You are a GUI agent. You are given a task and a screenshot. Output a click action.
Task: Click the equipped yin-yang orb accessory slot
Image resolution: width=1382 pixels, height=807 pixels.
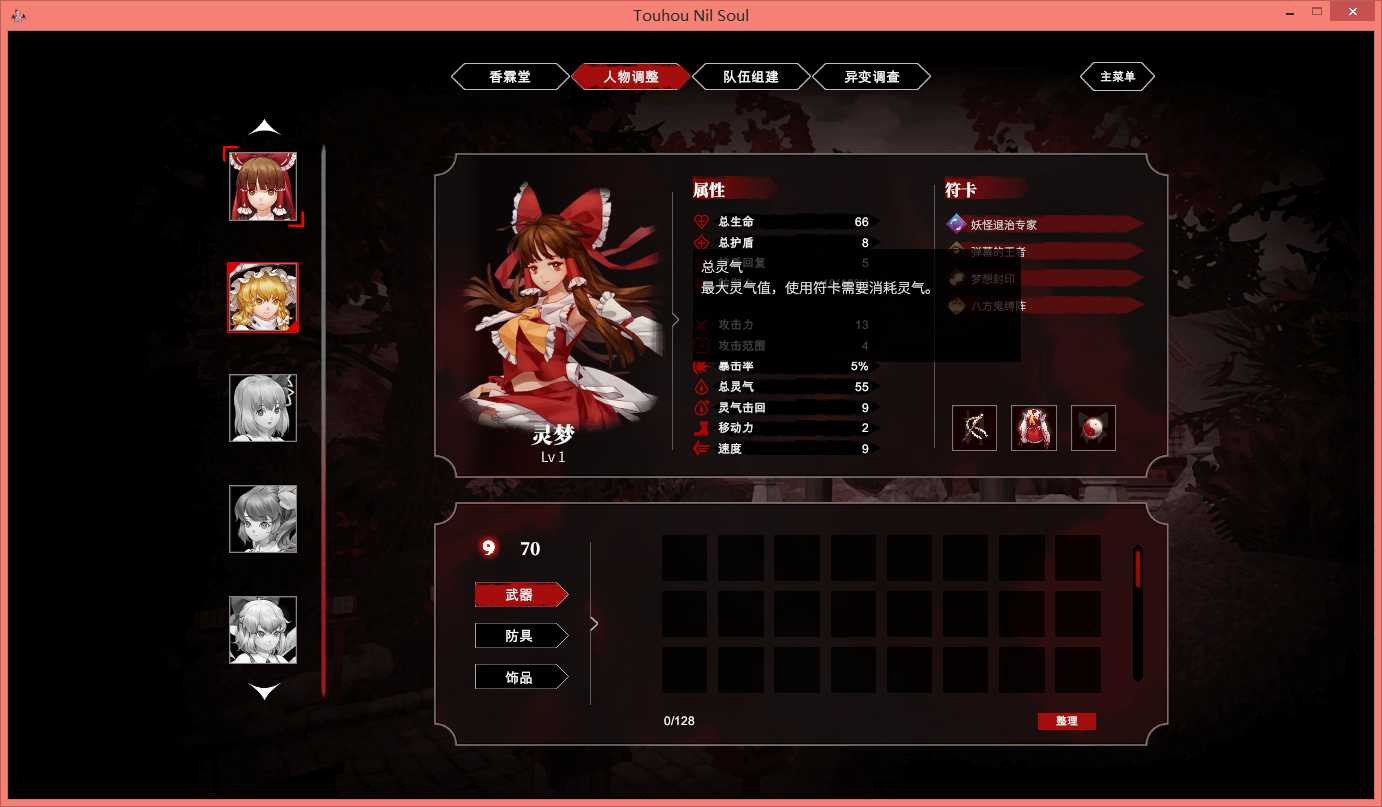(x=1093, y=428)
